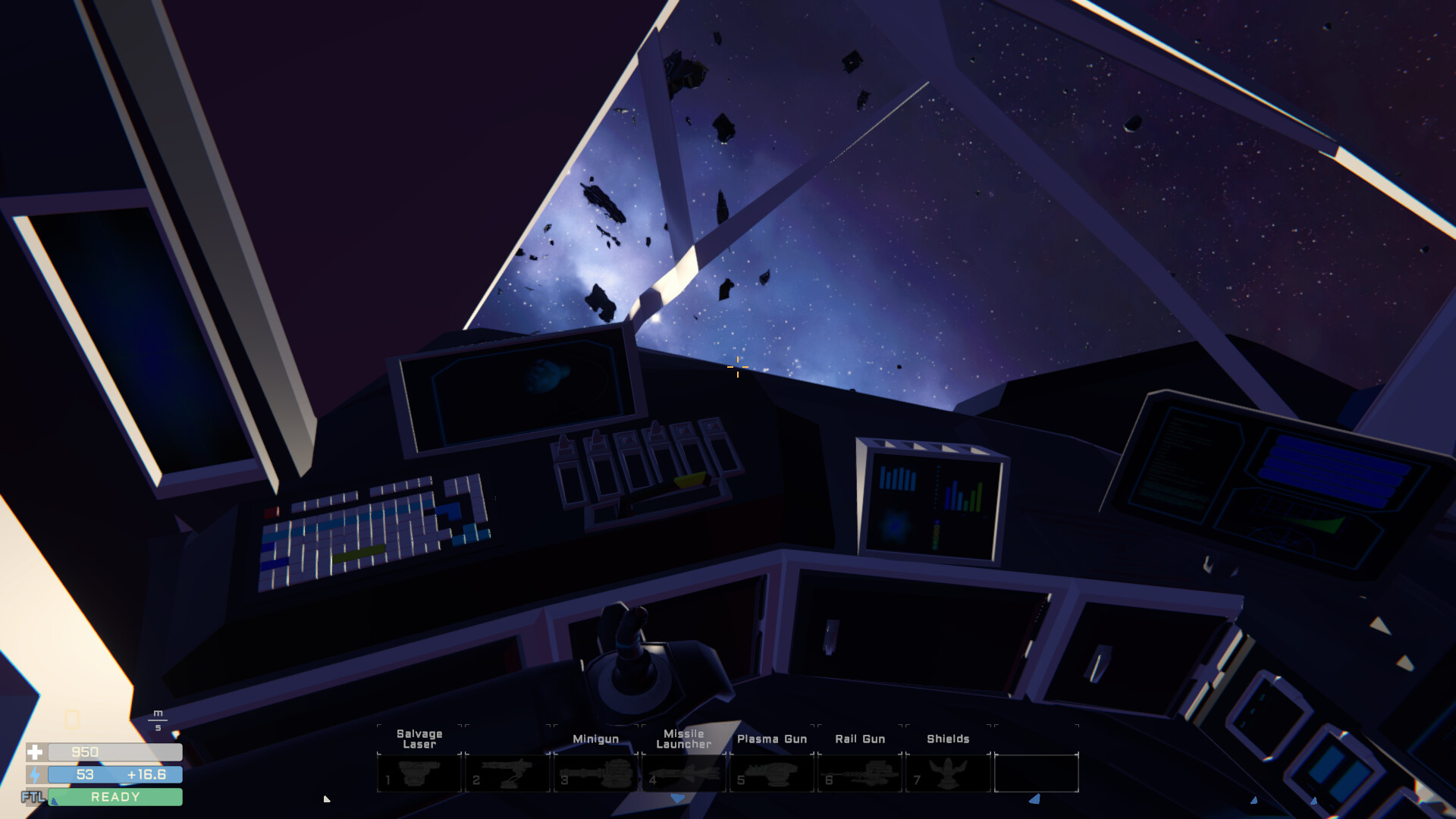Click the blue triangle below the empty eighth slot
The height and width of the screenshot is (819, 1456).
click(x=1034, y=799)
